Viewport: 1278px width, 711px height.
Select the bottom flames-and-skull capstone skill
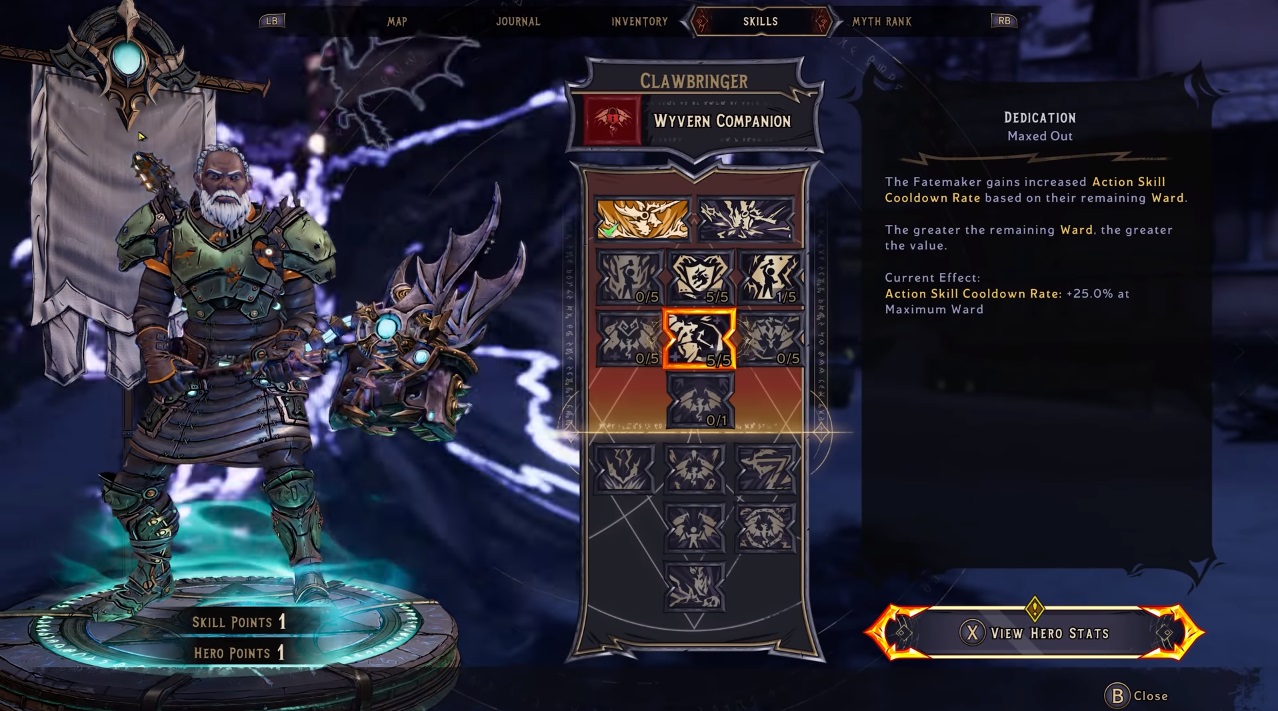pyautogui.click(x=695, y=586)
